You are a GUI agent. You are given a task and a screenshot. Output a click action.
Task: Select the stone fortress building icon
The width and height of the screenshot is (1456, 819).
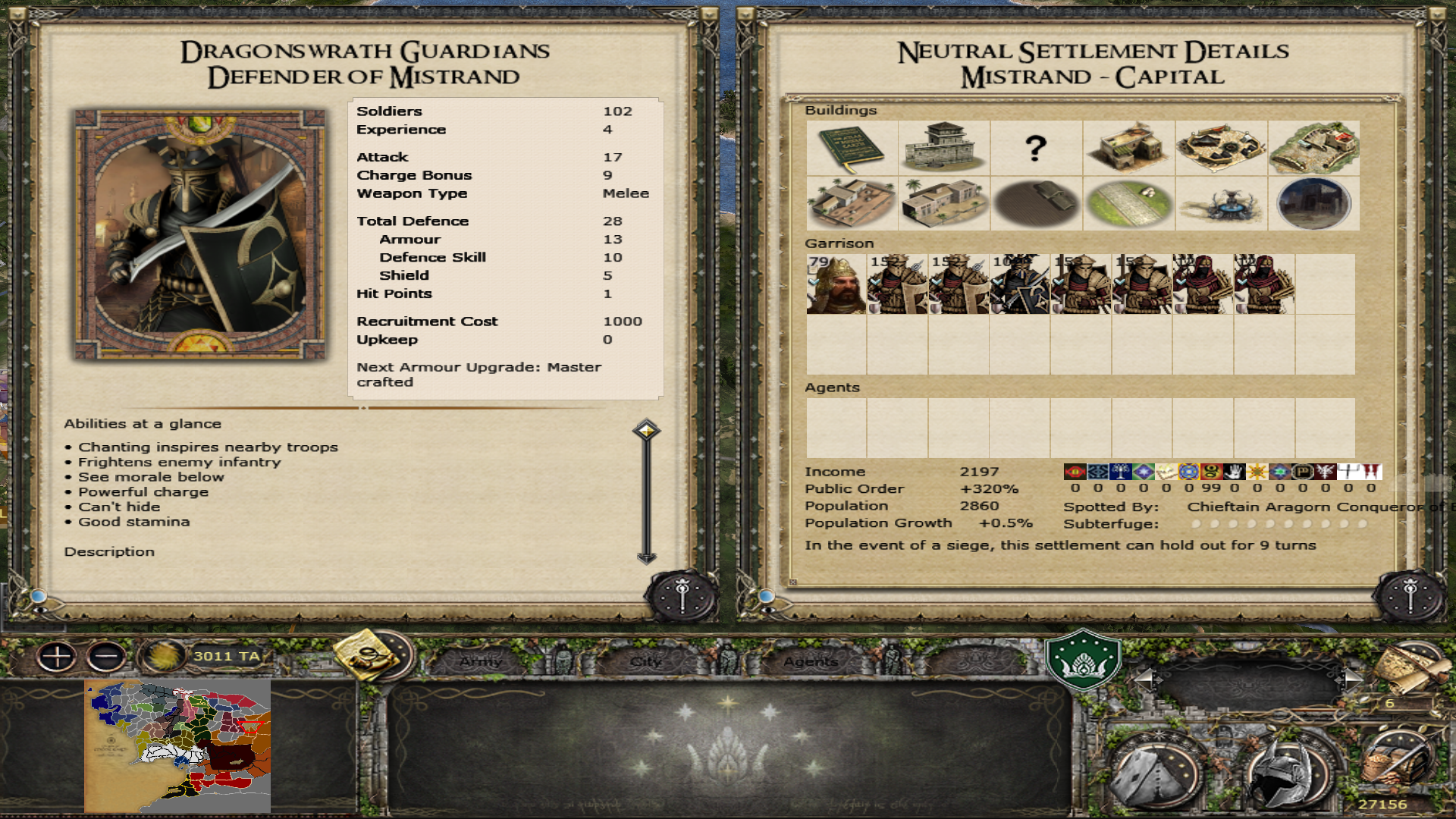[944, 147]
